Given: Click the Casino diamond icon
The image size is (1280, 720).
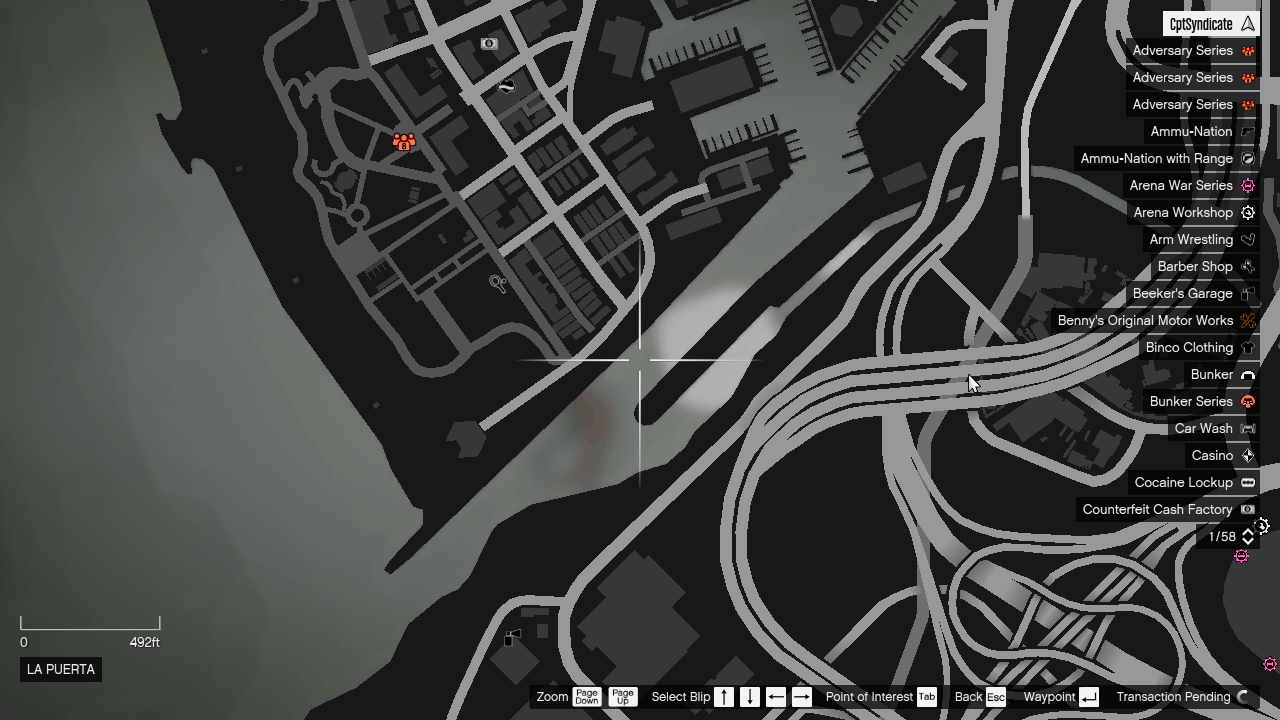Looking at the screenshot, I should tap(1247, 455).
